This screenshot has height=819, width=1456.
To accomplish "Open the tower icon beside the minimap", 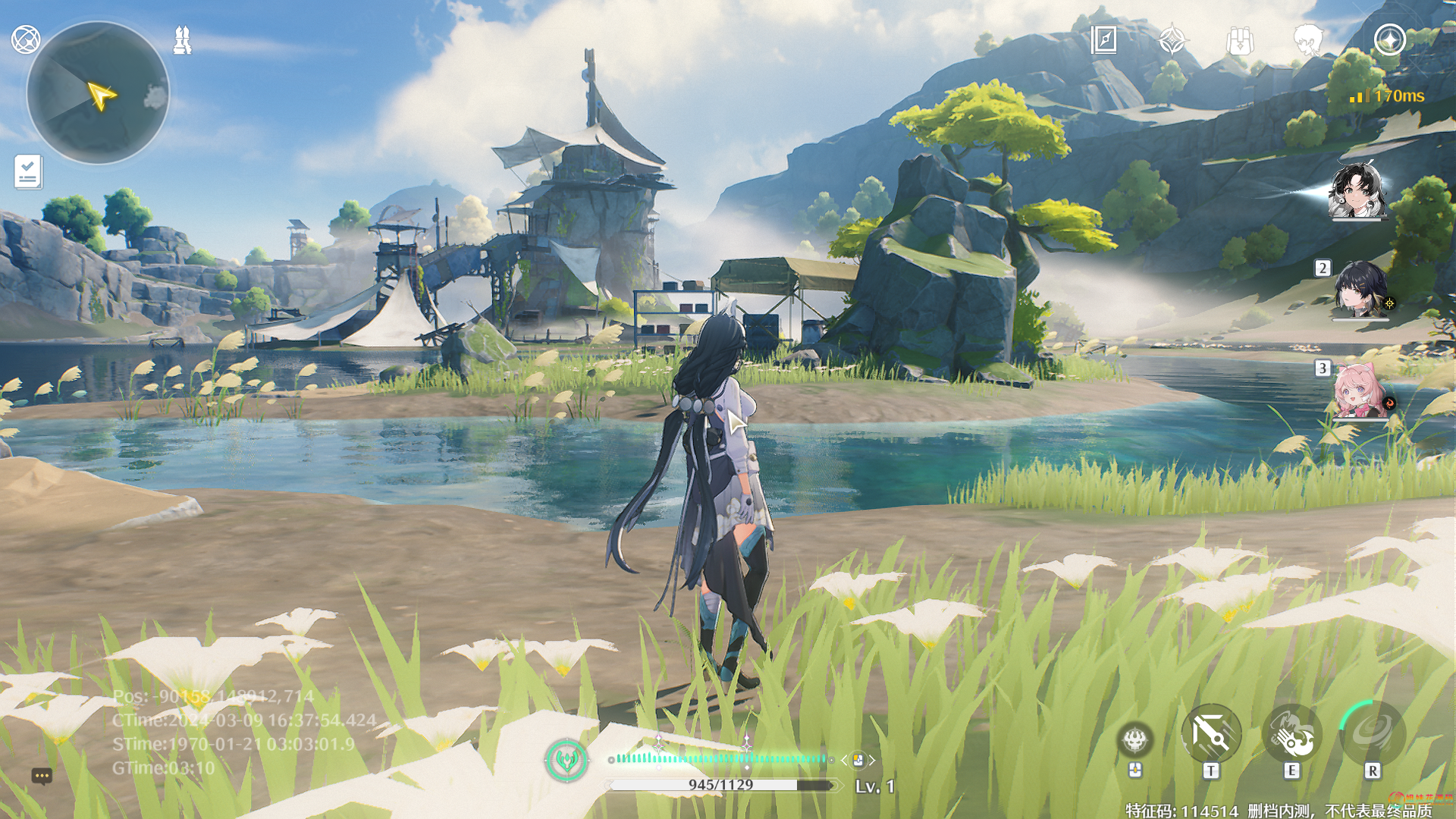I will pyautogui.click(x=182, y=40).
